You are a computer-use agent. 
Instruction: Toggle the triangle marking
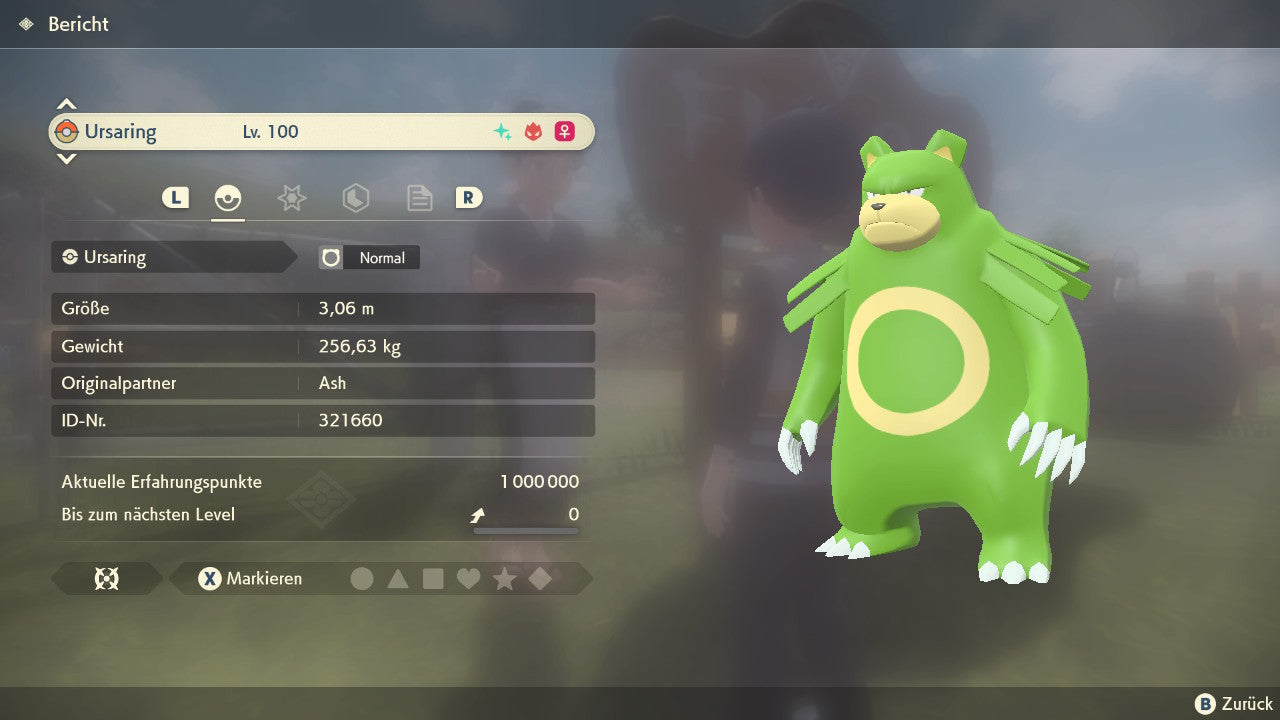pos(398,579)
